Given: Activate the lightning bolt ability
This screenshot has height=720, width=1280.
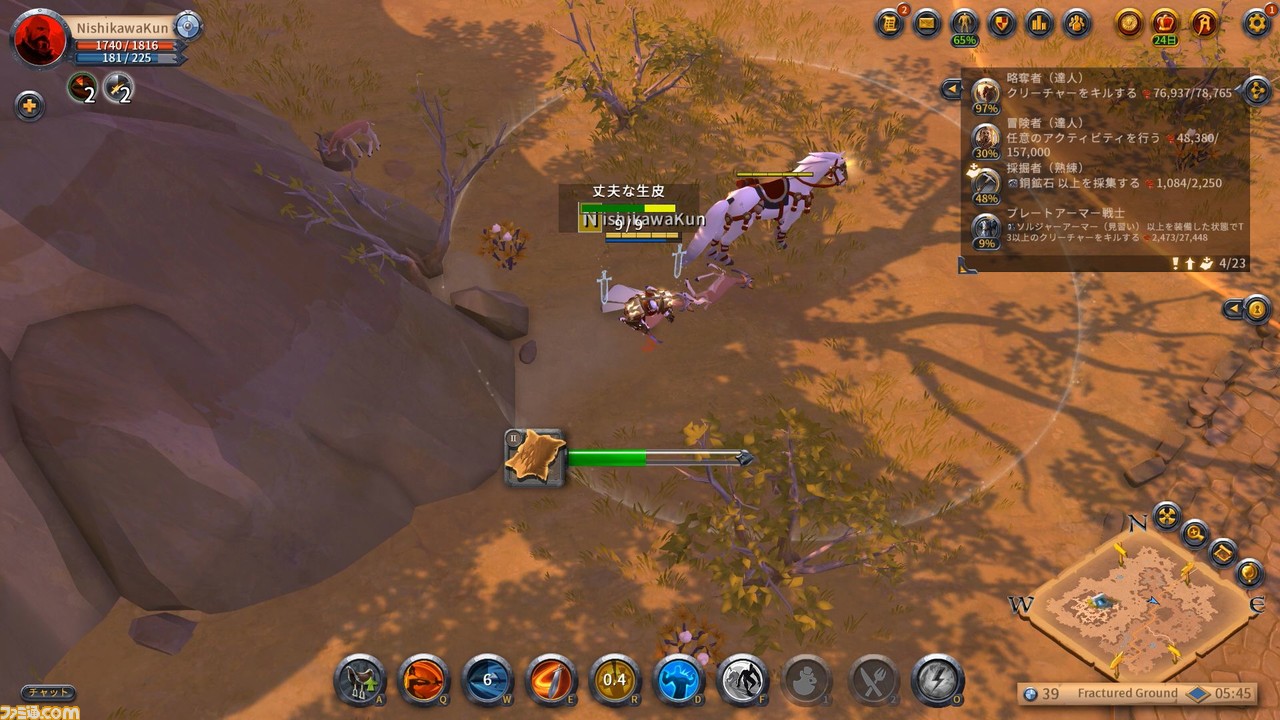Looking at the screenshot, I should click(937, 681).
